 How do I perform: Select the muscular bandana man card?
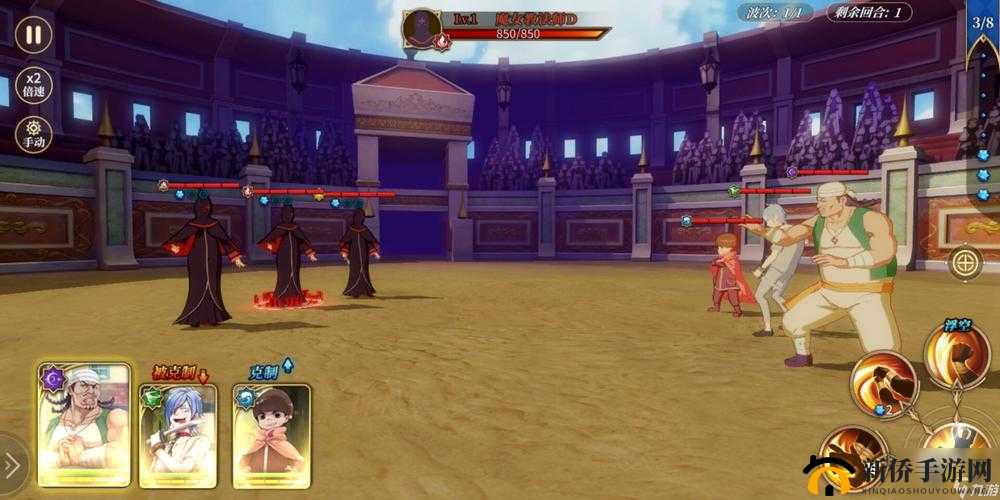pos(84,424)
